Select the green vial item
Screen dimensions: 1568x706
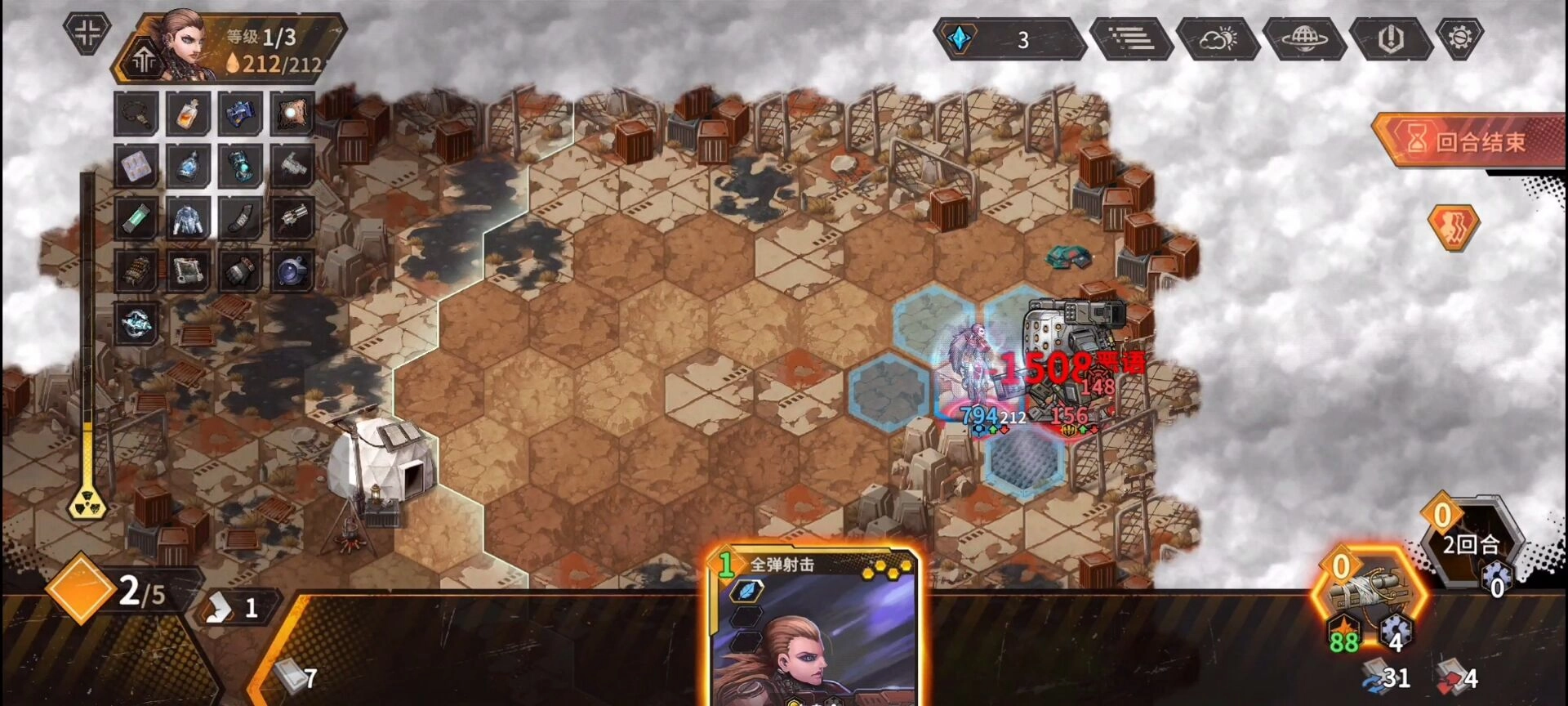(136, 219)
